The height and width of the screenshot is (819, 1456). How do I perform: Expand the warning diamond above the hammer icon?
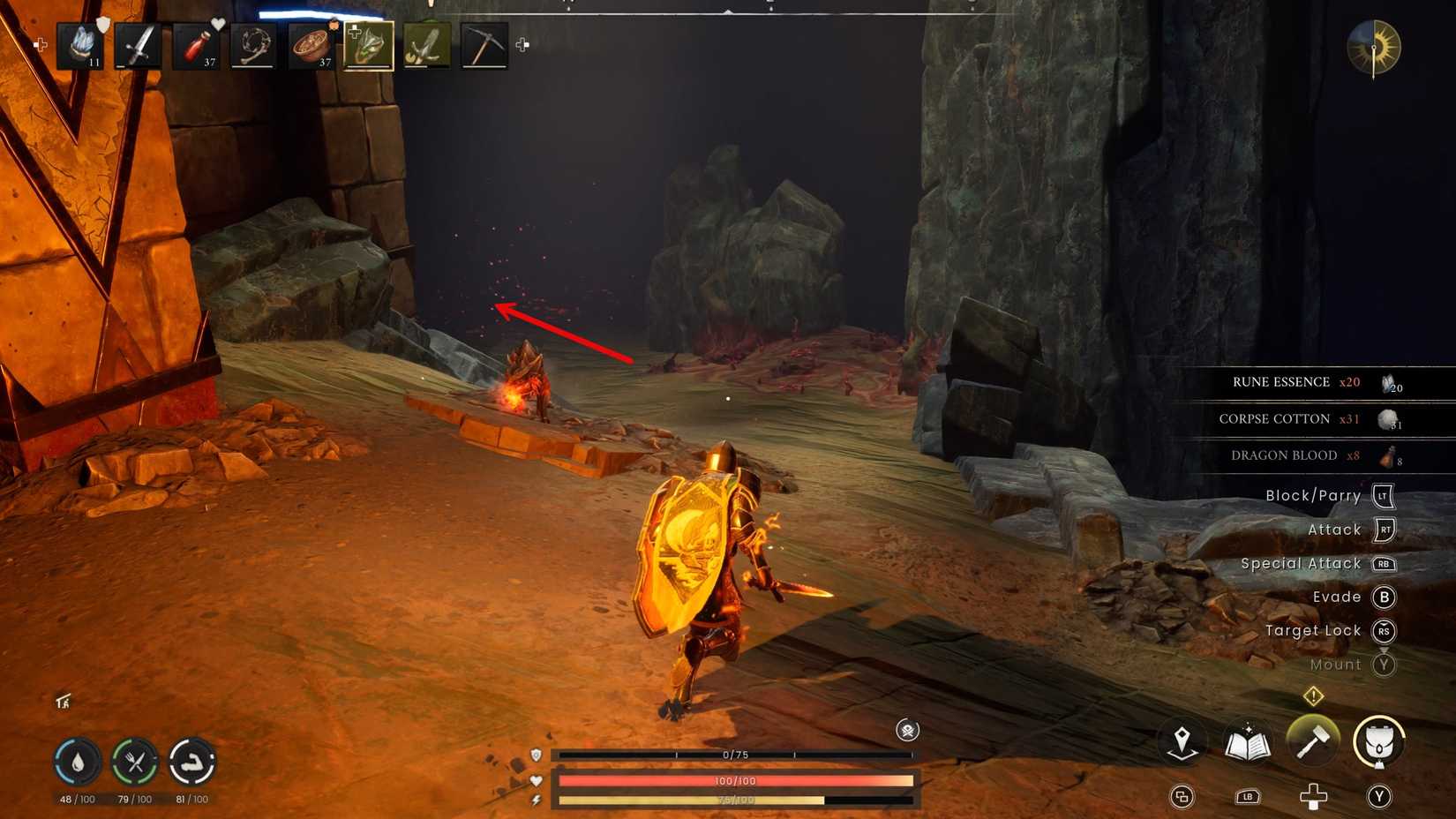[x=1313, y=696]
